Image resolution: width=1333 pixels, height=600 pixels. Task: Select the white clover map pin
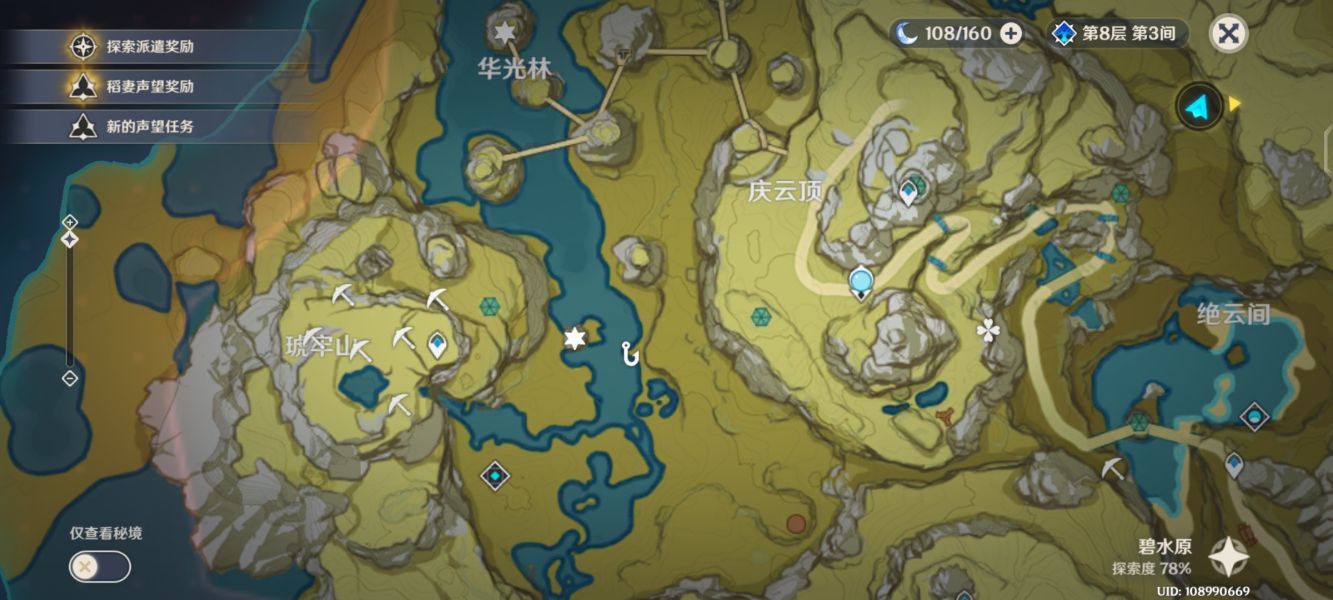(988, 331)
